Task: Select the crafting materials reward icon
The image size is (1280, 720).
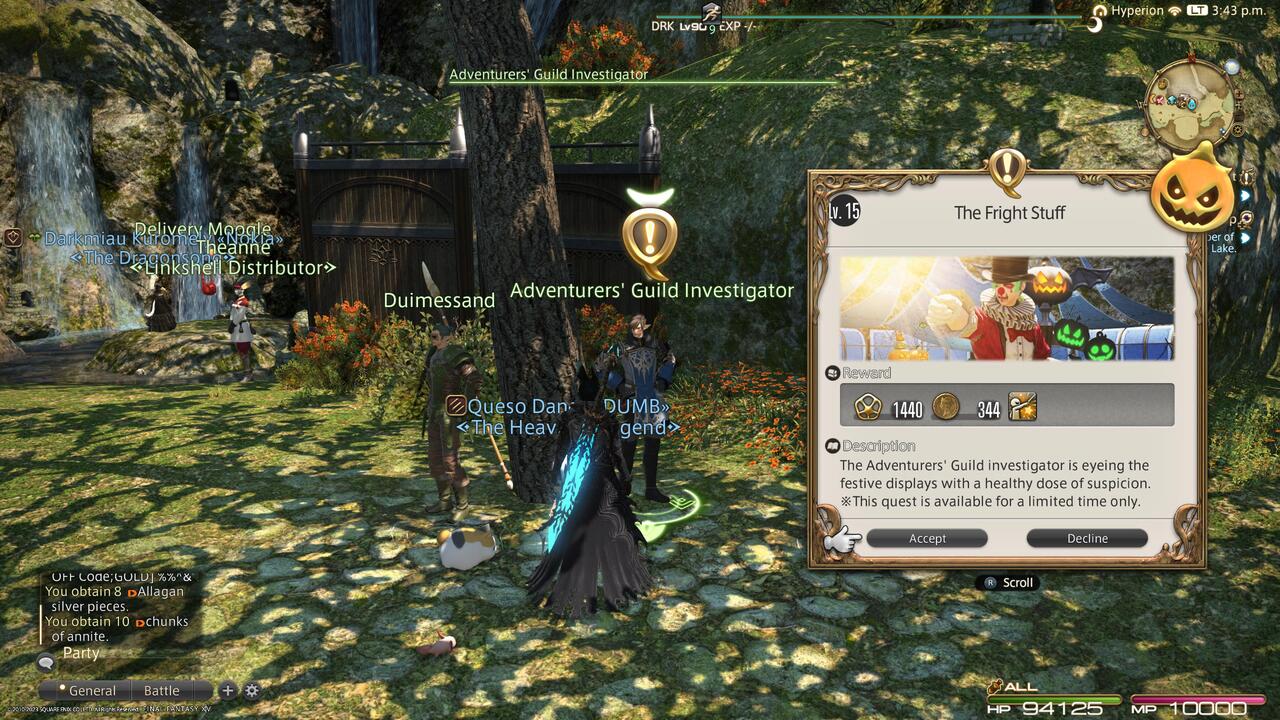Action: point(1021,406)
